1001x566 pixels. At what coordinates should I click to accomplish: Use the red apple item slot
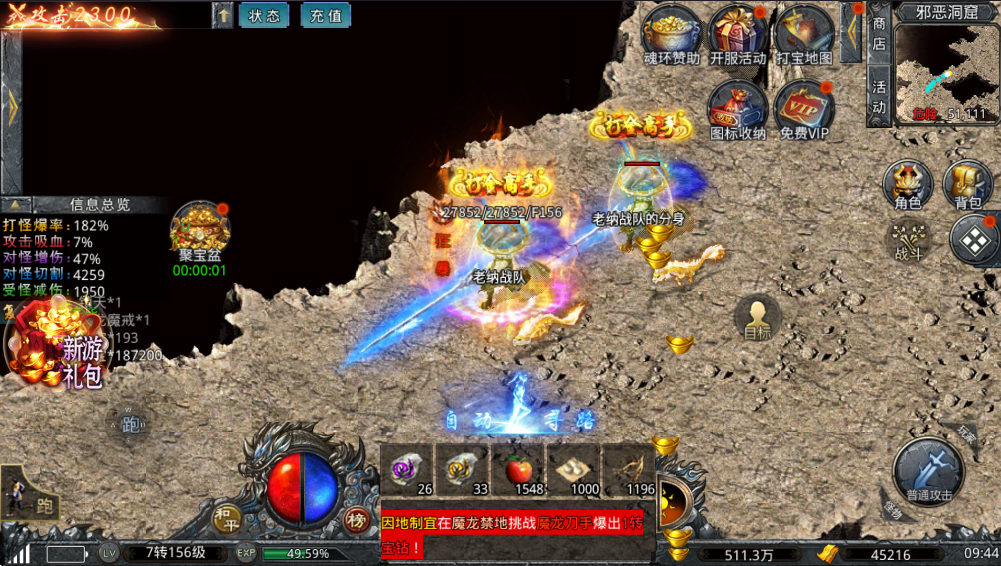(x=521, y=470)
